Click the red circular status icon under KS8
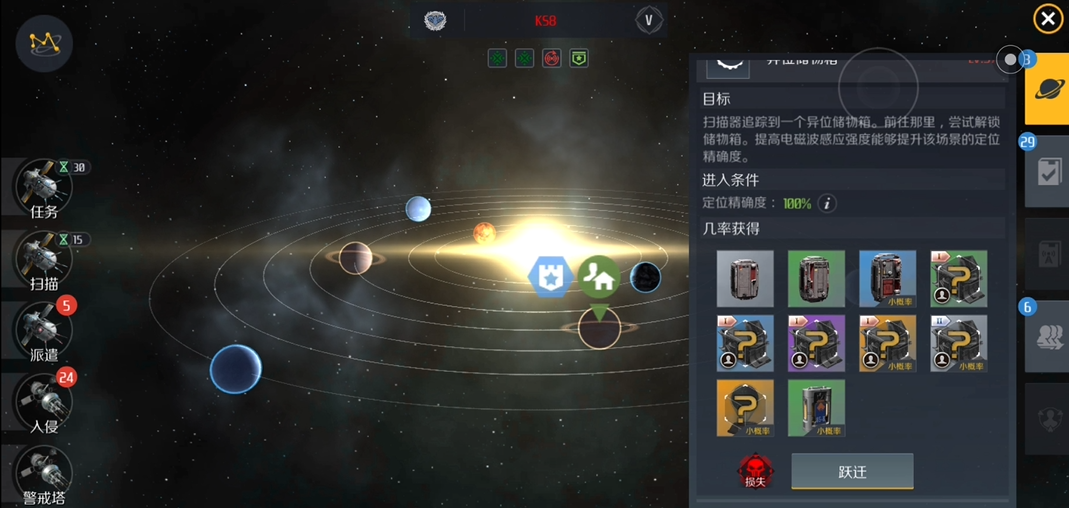1069x508 pixels. [551, 59]
